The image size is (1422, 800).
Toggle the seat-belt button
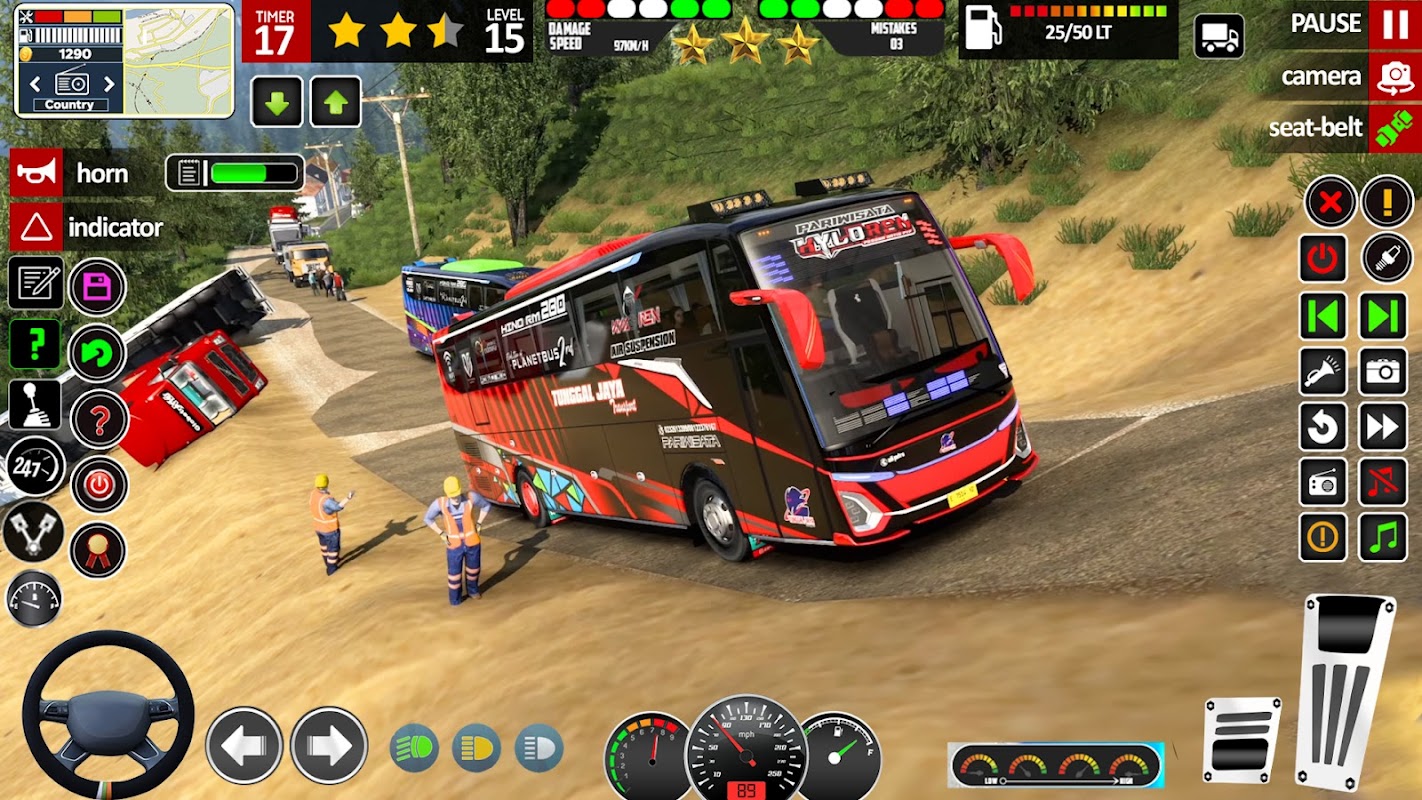coord(1395,128)
